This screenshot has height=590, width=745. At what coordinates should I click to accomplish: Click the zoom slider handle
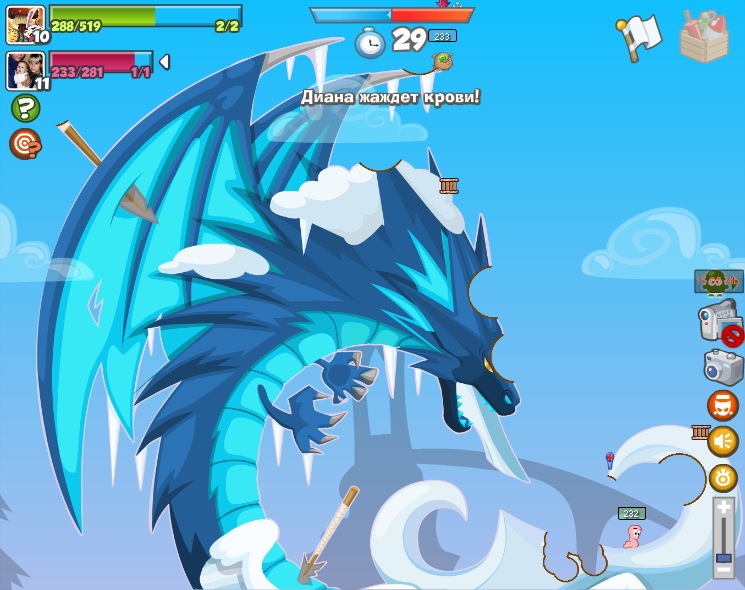tap(724, 557)
